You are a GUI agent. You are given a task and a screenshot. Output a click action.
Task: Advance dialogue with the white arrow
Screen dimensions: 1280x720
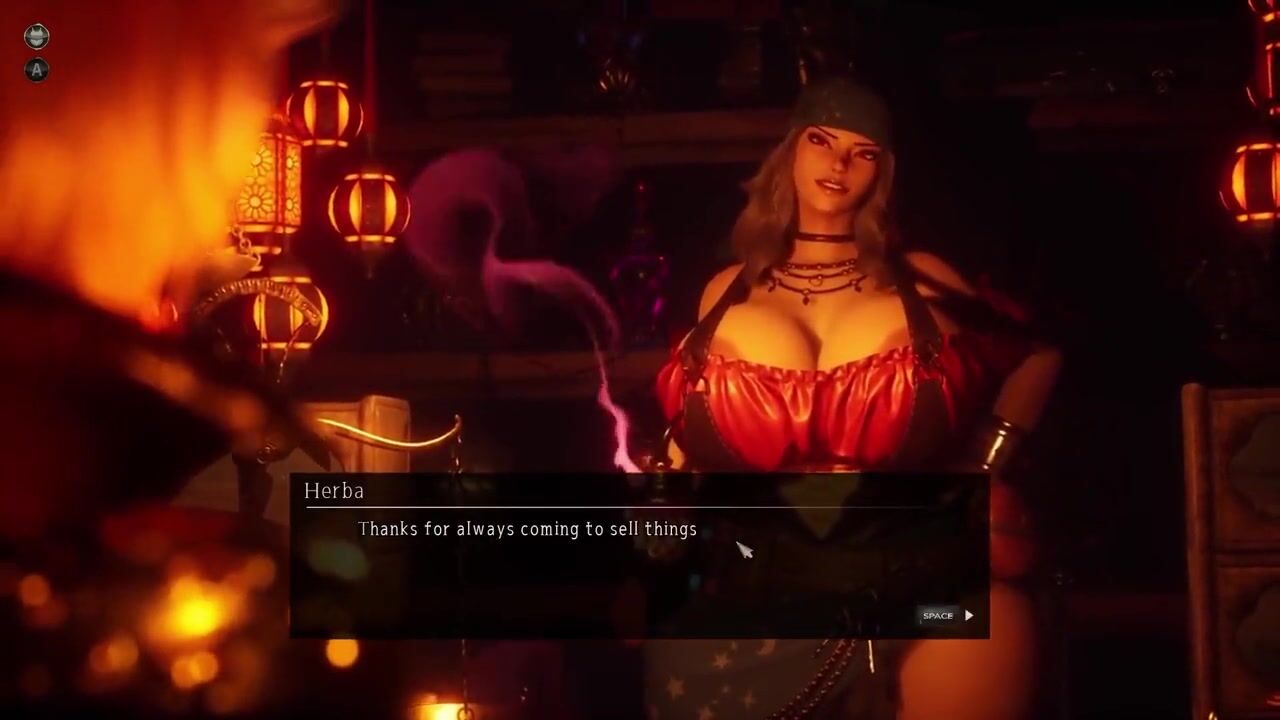(968, 615)
